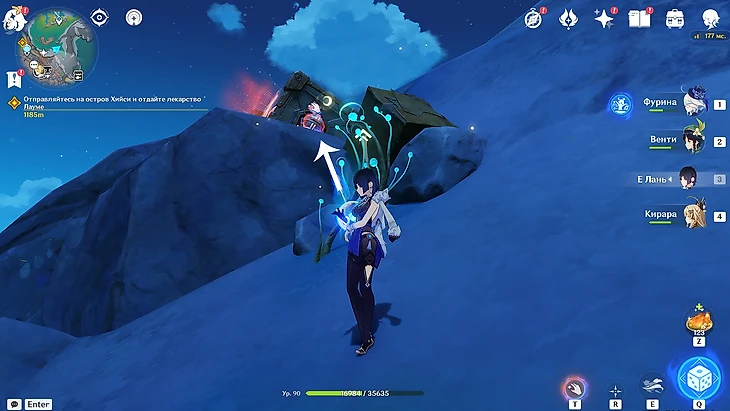Open the compass events icon
Screen dimensions: 730x411
[x=533, y=18]
